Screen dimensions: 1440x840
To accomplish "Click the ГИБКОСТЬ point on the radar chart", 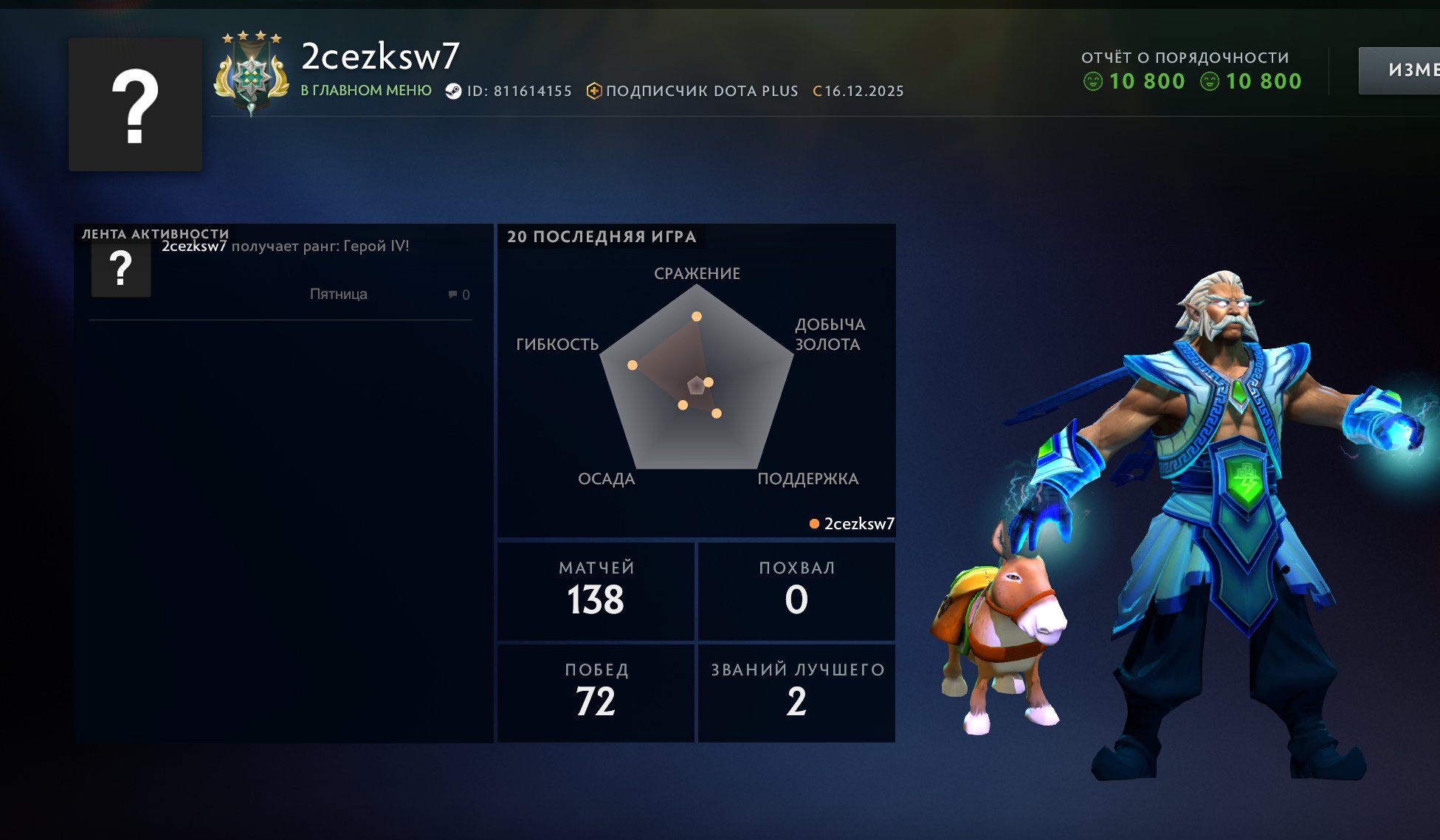I will click(x=631, y=365).
